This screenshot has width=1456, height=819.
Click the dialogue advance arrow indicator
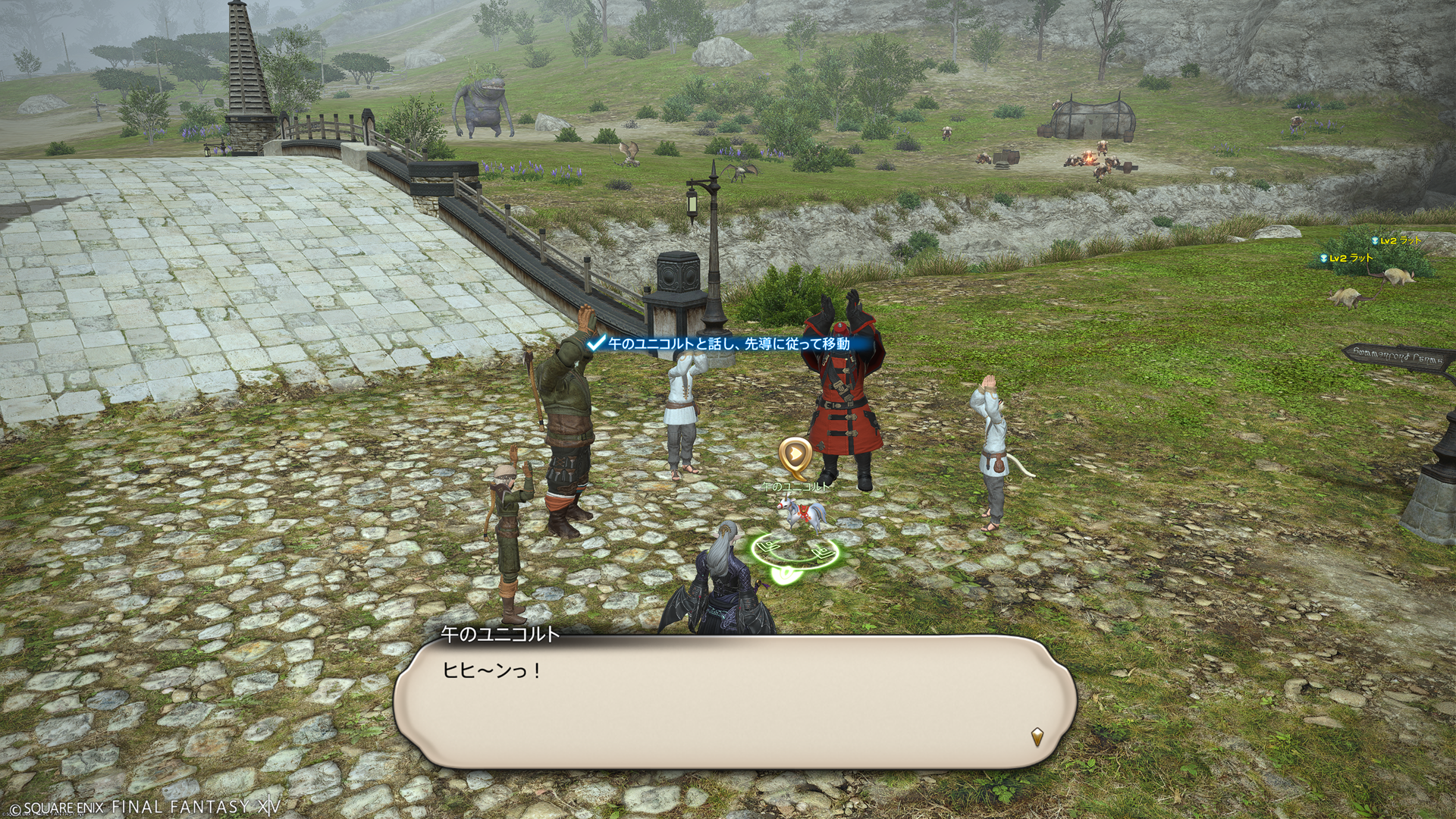1037,736
